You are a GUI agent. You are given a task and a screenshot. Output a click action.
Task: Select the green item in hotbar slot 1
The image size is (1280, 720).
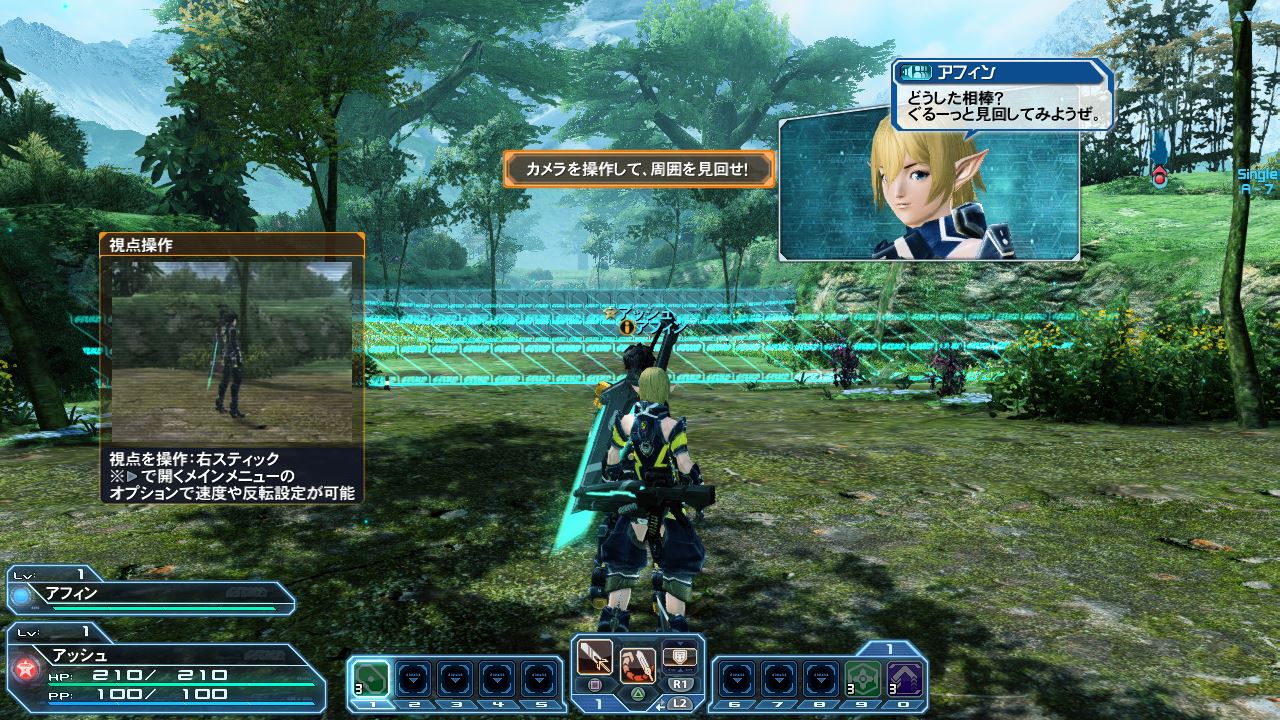pos(372,679)
